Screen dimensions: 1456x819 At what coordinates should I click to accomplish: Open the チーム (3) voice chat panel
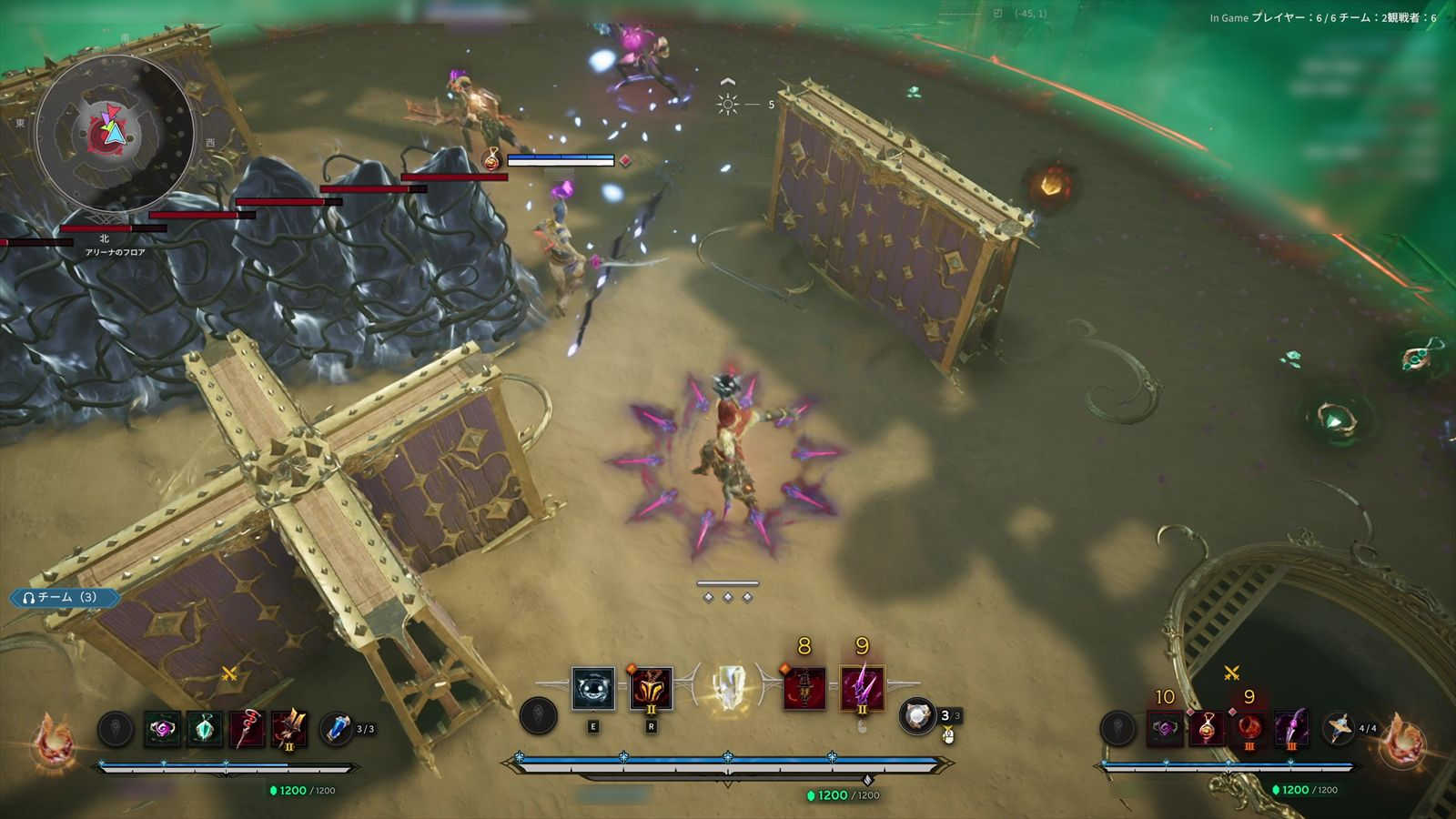(x=66, y=598)
